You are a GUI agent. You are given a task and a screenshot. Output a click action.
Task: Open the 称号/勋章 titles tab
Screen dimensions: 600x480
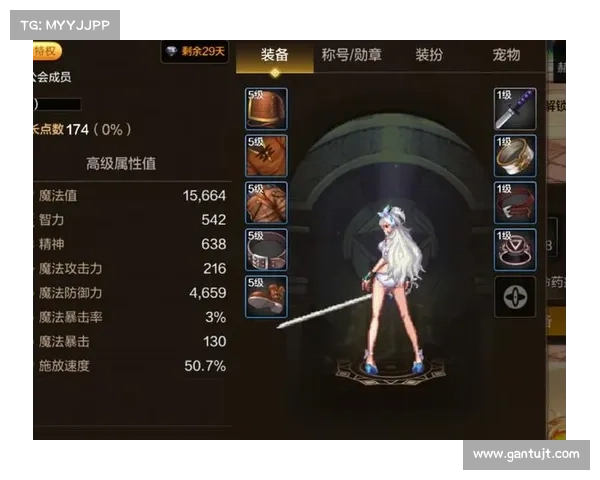[x=351, y=55]
